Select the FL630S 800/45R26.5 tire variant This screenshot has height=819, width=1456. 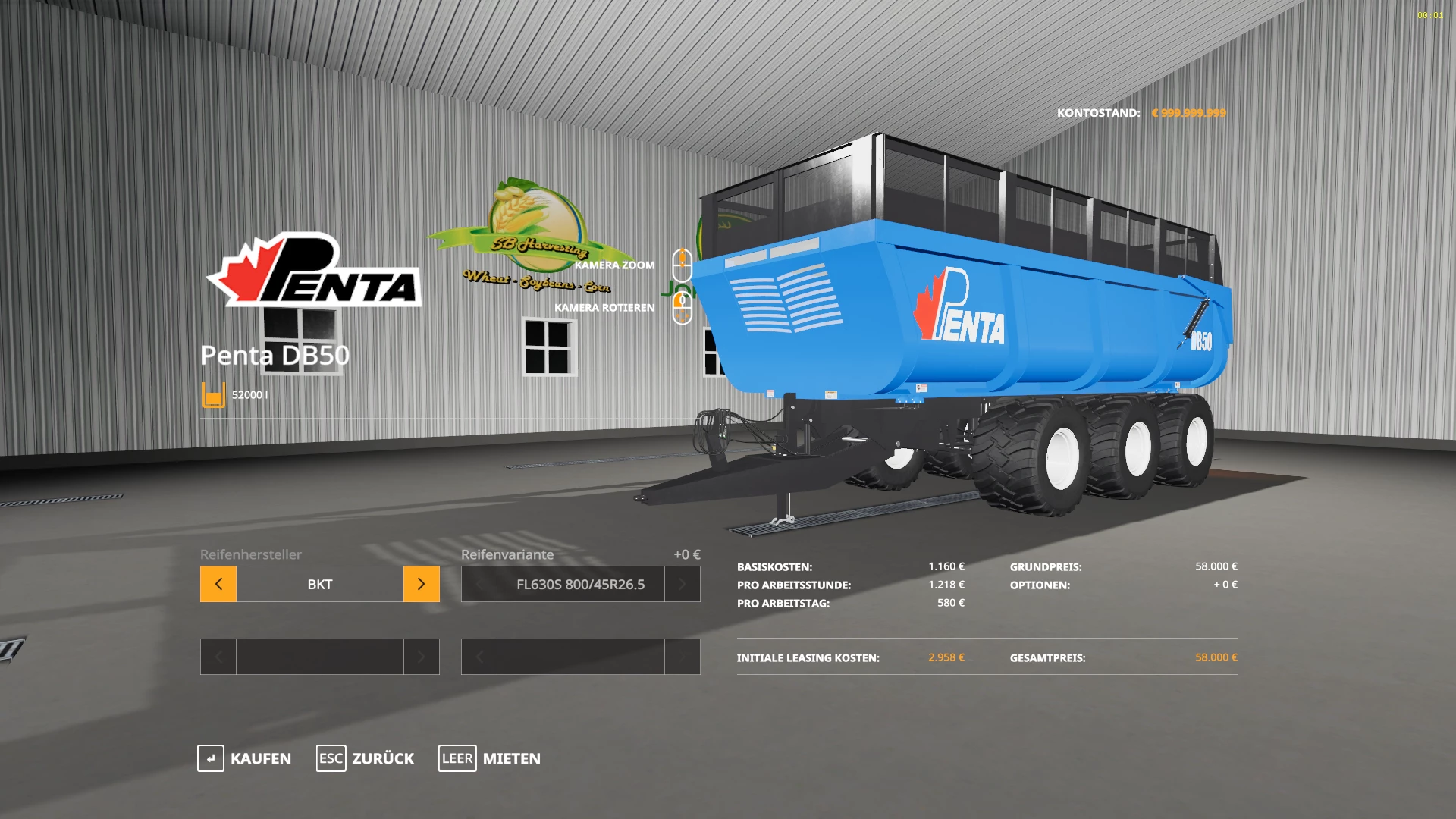point(581,584)
